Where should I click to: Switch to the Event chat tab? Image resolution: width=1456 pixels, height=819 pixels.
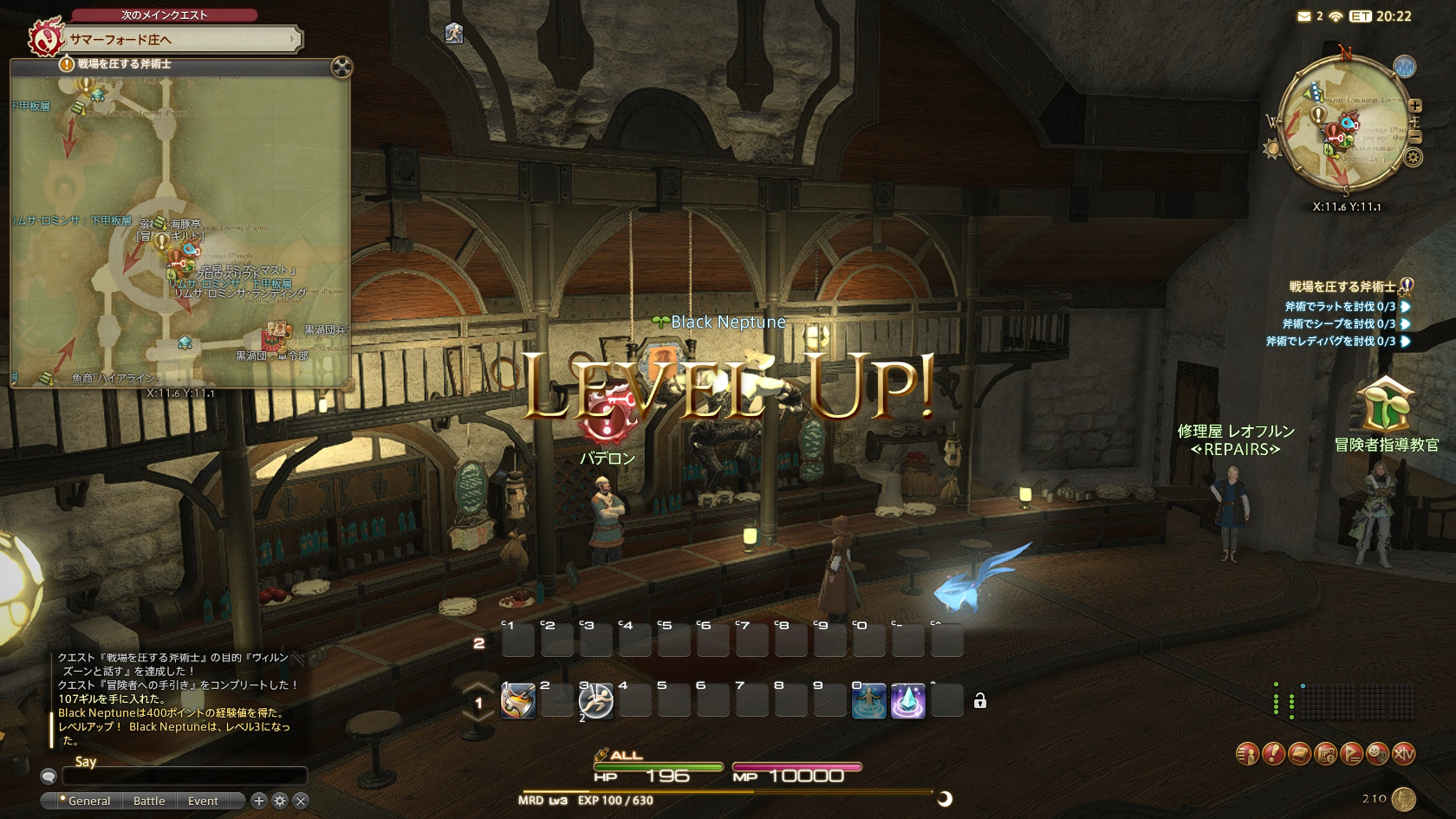point(203,801)
